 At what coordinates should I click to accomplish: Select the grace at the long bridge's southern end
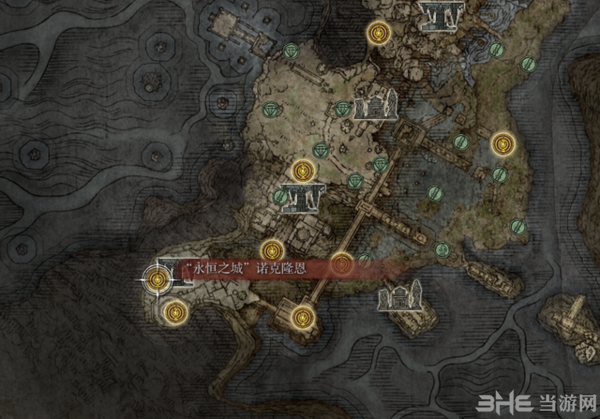[304, 320]
